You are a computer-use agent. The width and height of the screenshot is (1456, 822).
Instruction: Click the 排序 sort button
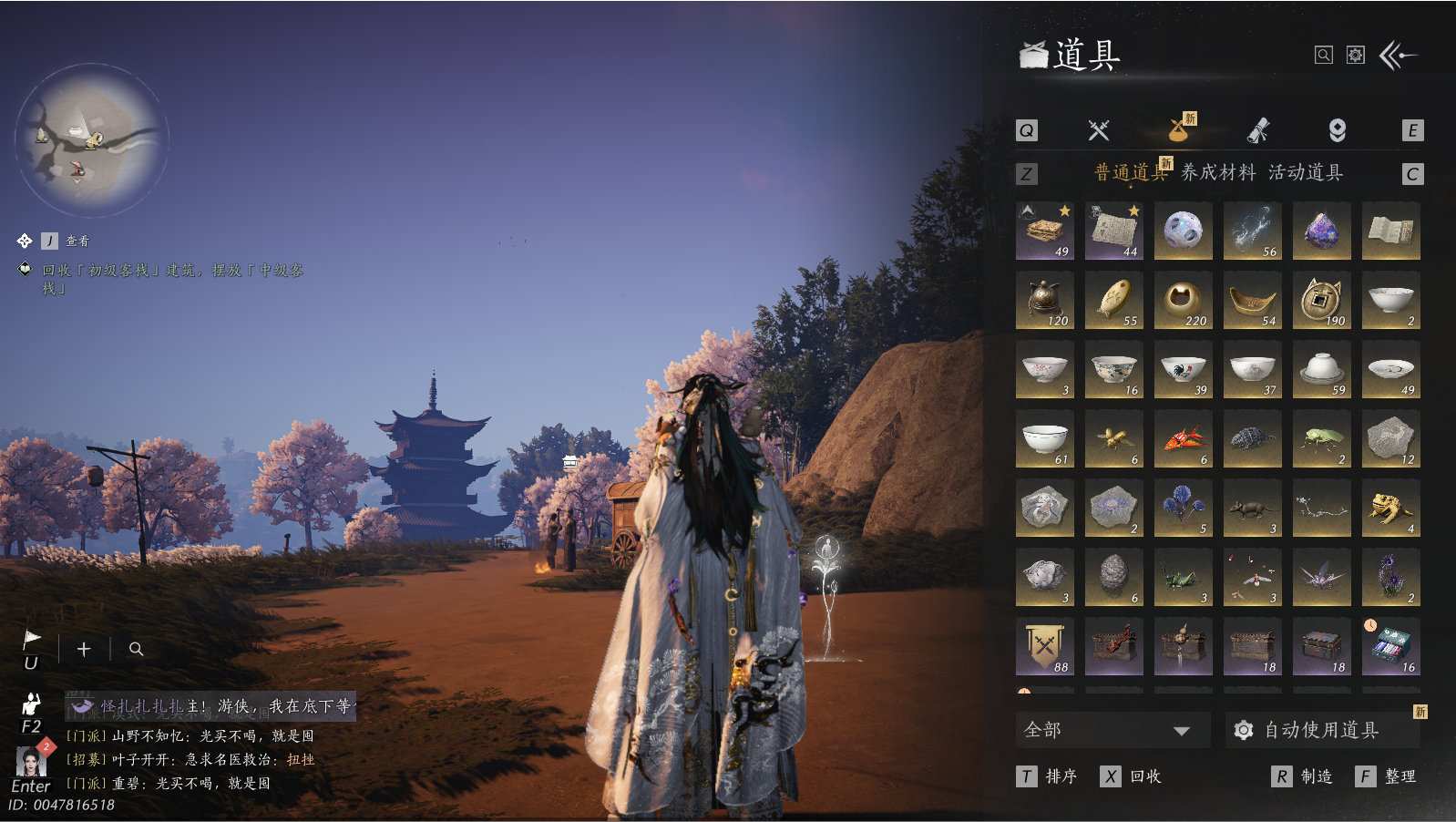click(1048, 776)
